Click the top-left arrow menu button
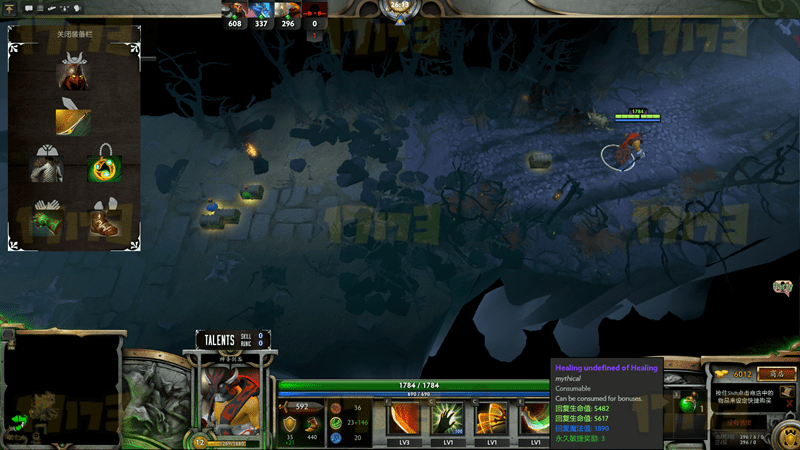This screenshot has width=800, height=450. [x=10, y=8]
